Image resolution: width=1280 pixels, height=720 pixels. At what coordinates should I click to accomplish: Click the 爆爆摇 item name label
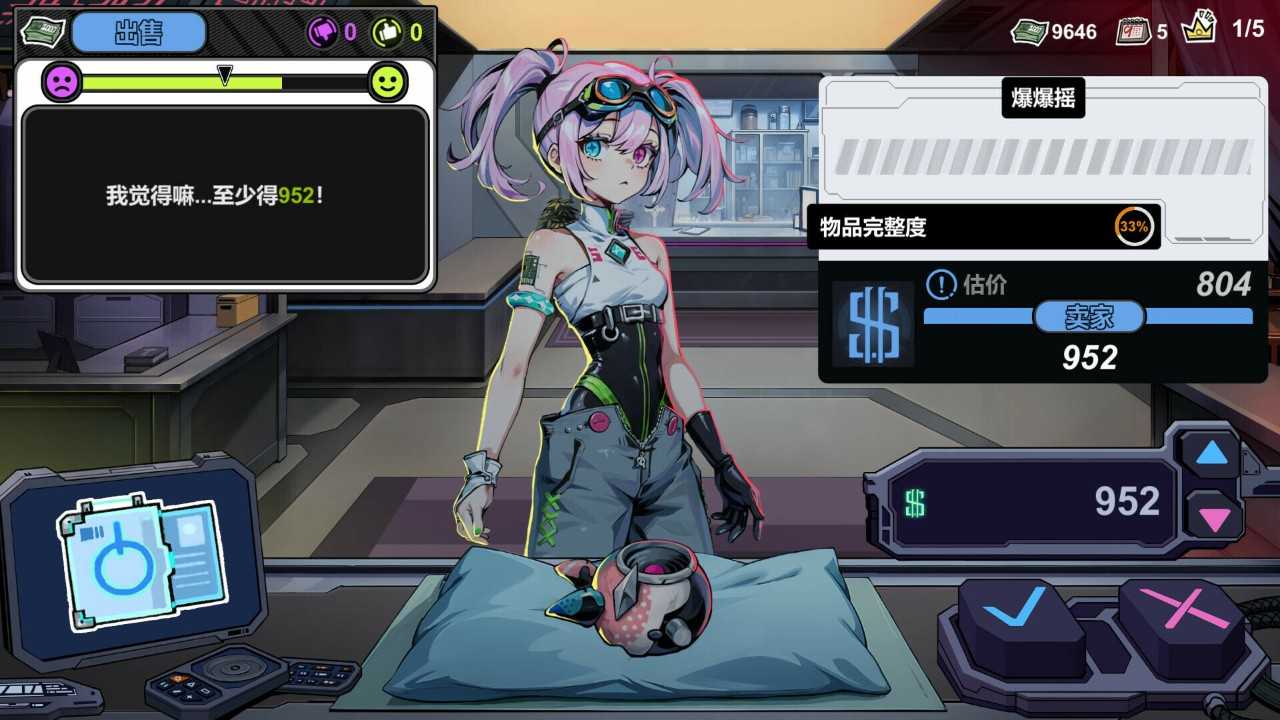point(1043,98)
